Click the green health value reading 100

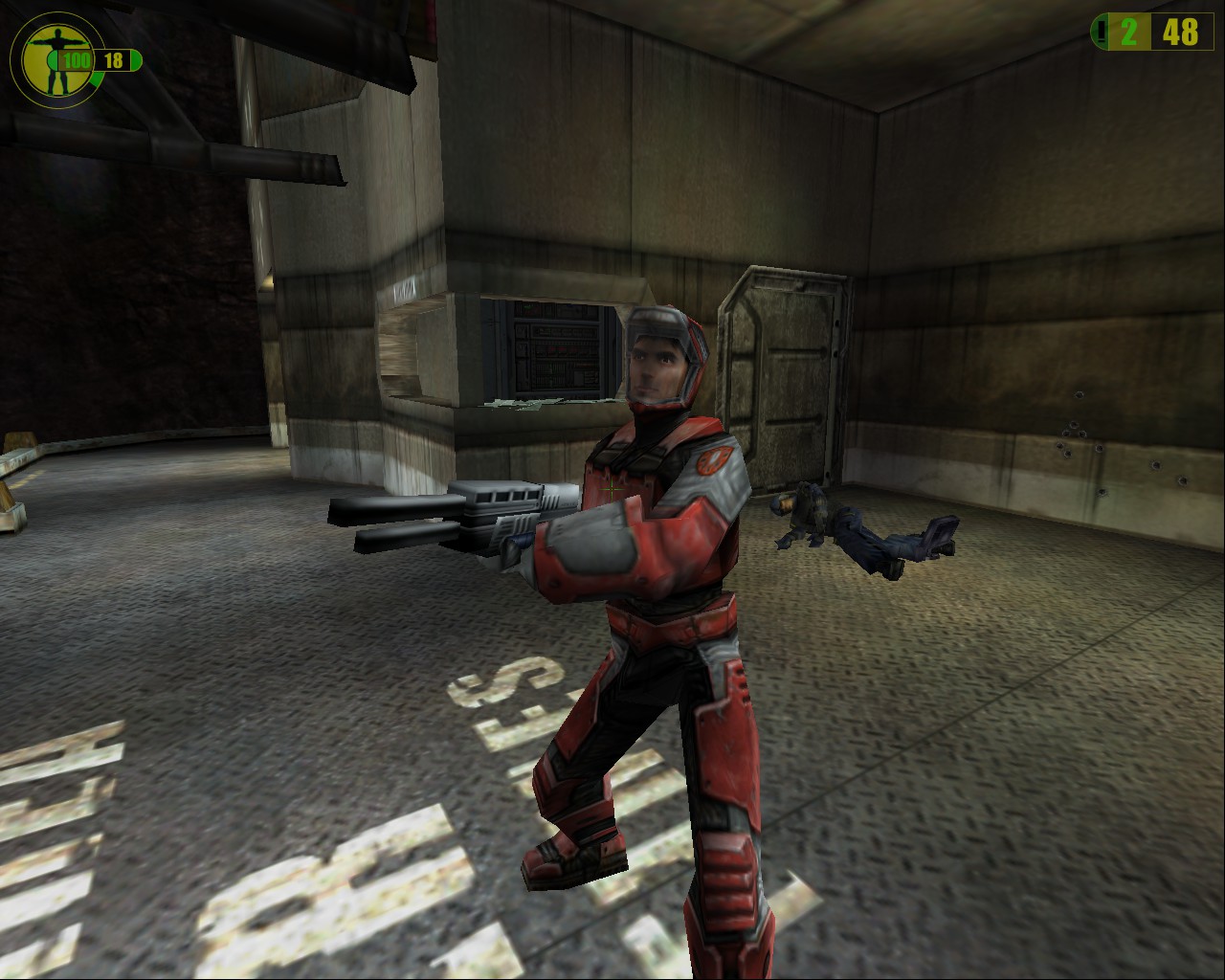(76, 59)
